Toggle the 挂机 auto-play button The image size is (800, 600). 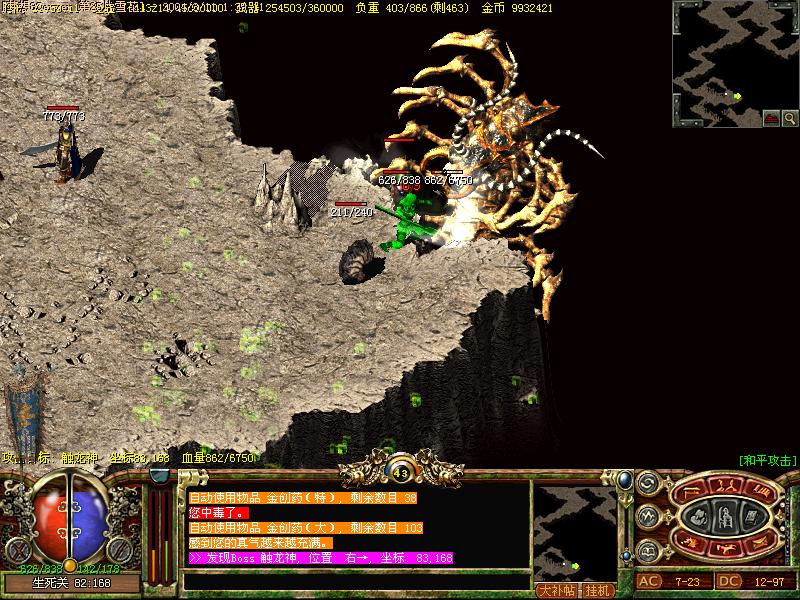[598, 590]
